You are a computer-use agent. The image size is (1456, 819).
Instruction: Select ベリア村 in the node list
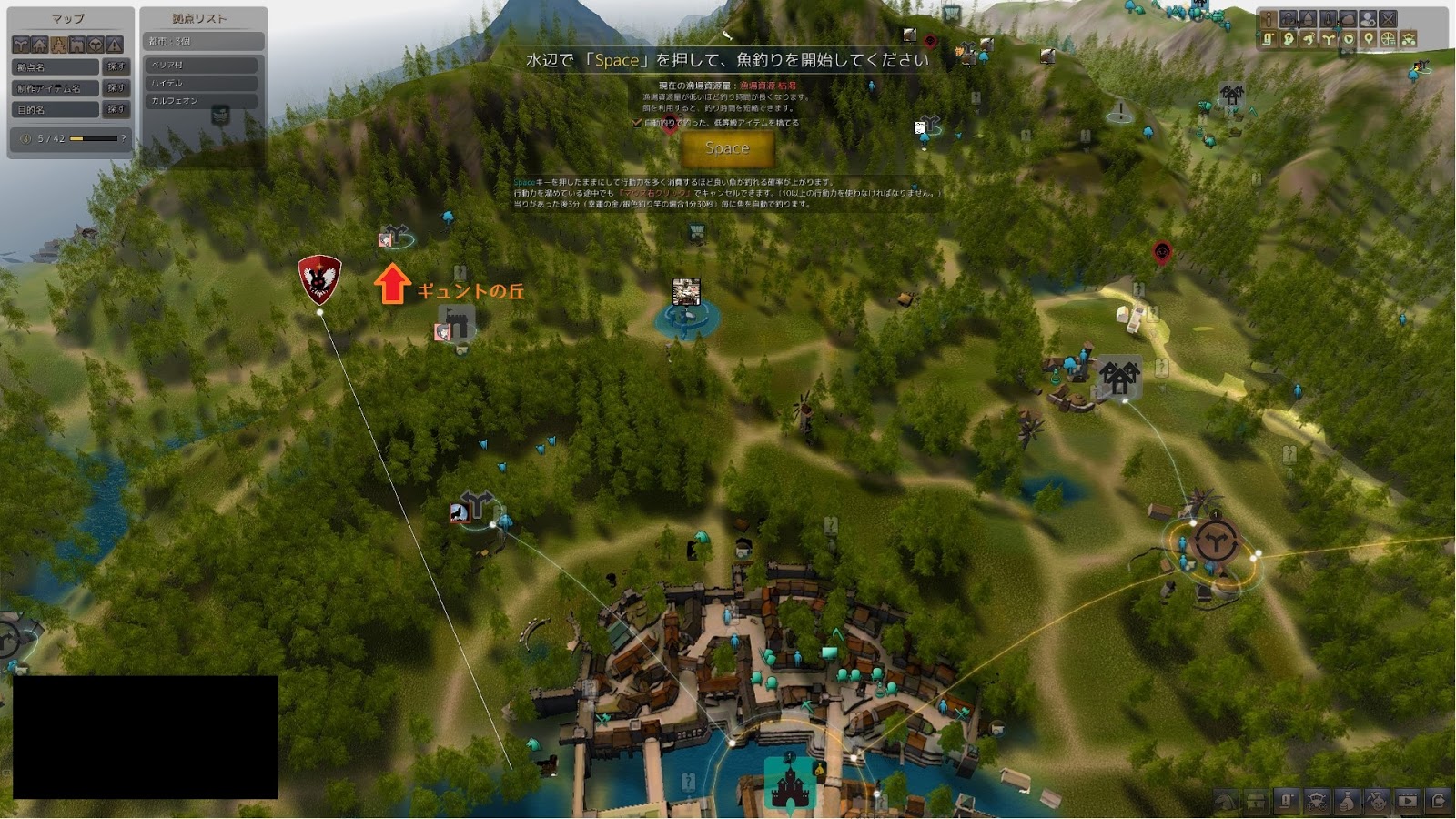[x=202, y=66]
